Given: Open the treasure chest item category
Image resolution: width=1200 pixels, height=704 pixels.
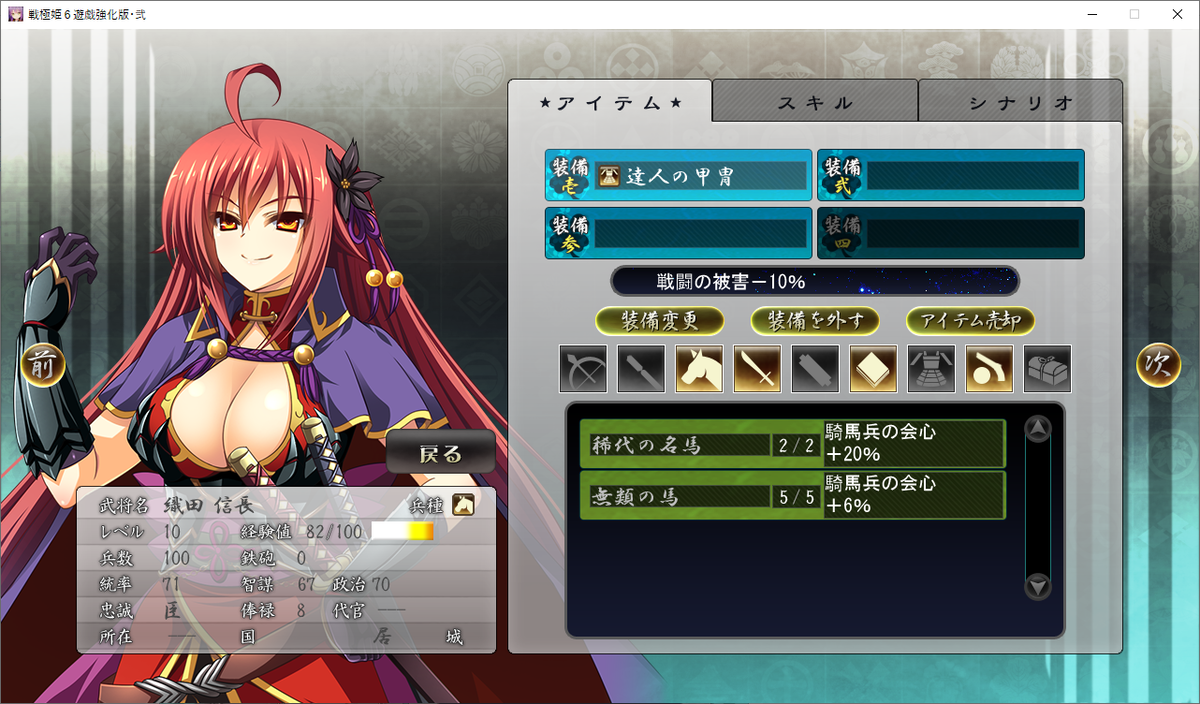Looking at the screenshot, I should pos(1047,369).
